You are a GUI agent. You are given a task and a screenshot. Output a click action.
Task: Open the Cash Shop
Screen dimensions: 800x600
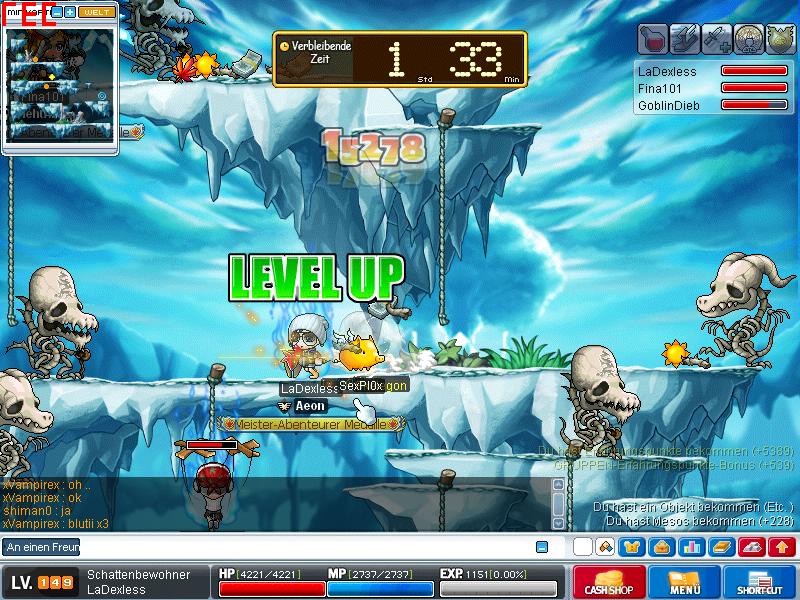tap(608, 582)
